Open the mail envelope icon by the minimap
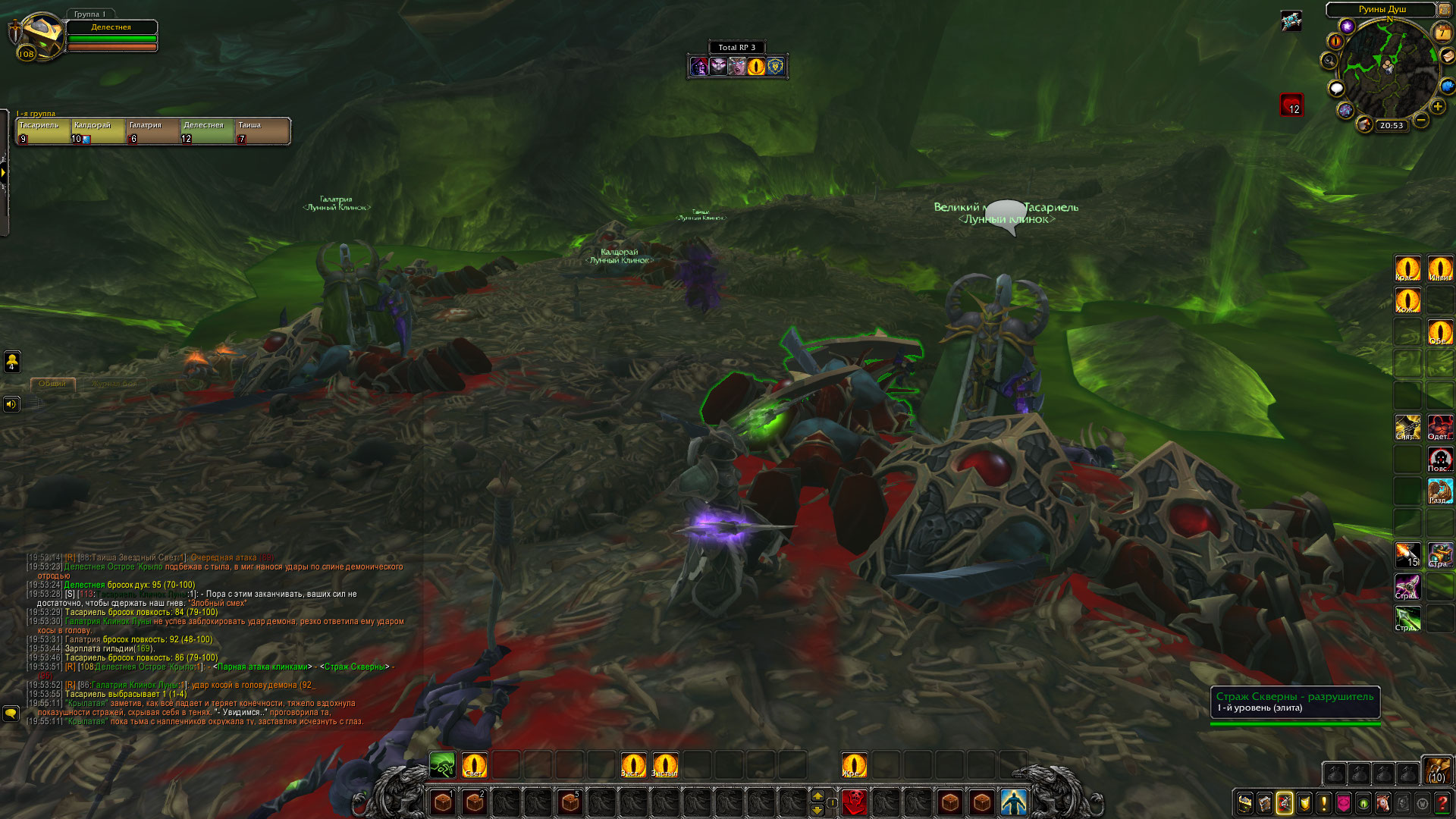The height and width of the screenshot is (819, 1456). 1447,57
